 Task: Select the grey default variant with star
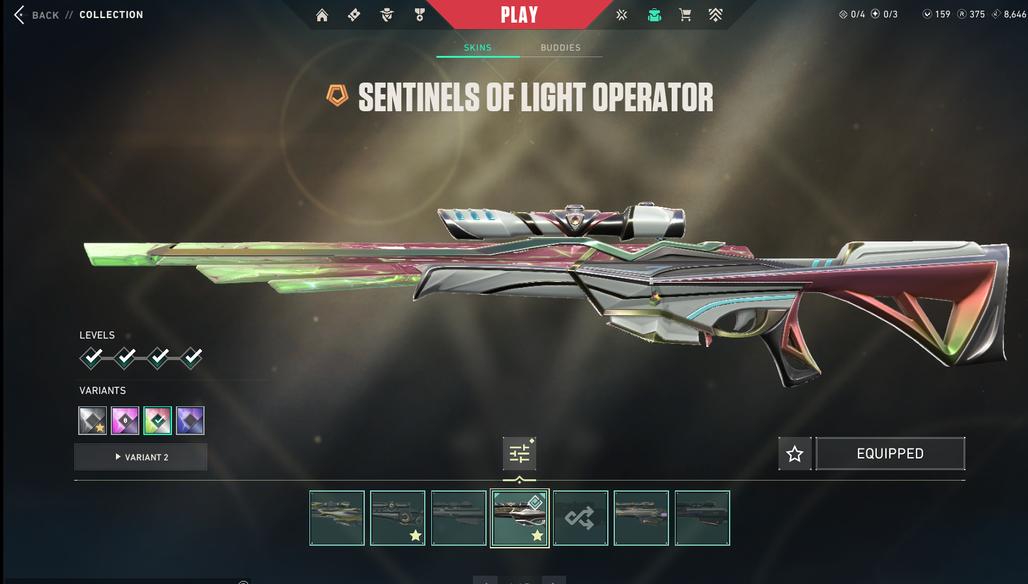(93, 421)
